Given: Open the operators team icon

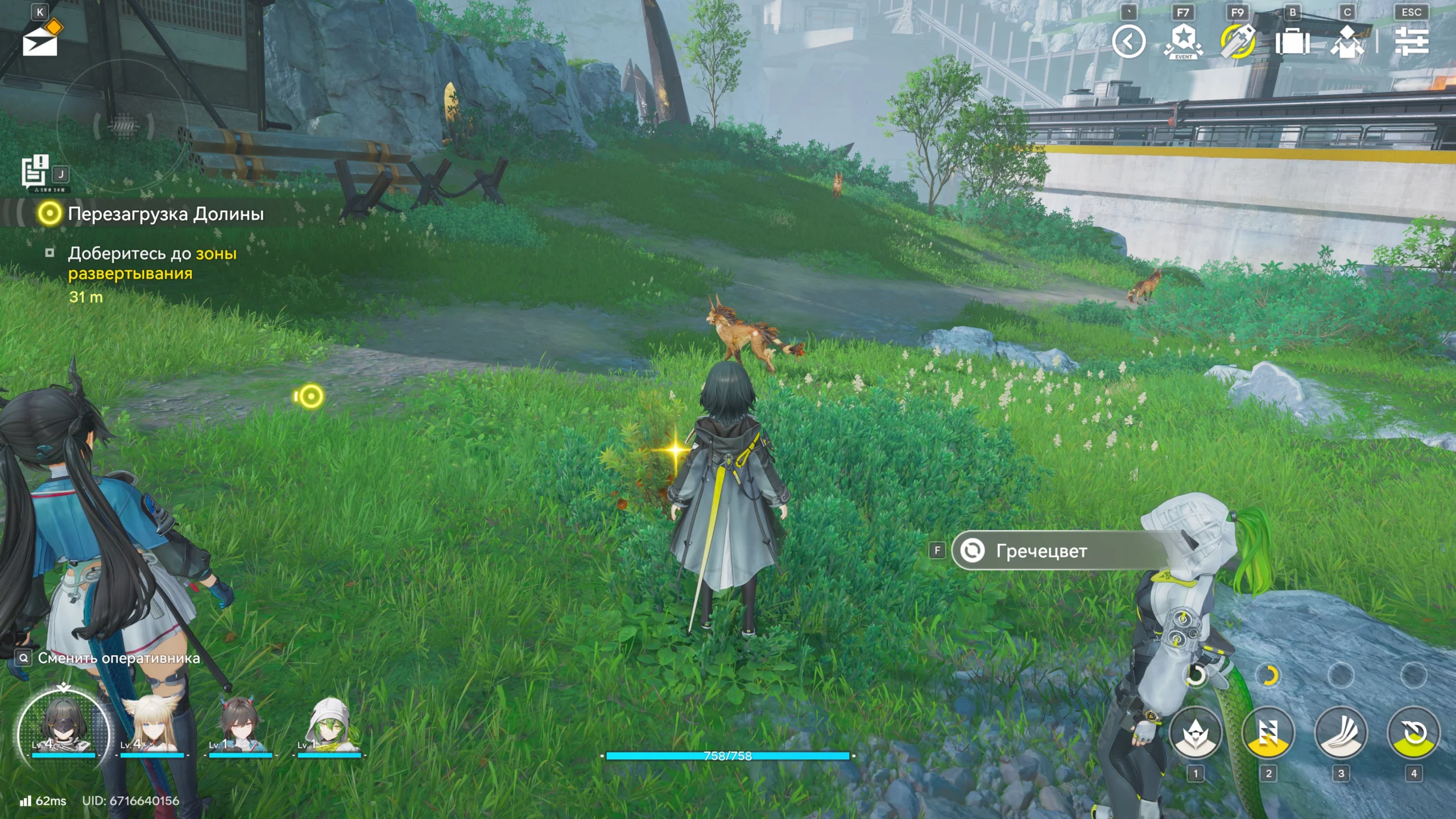Looking at the screenshot, I should (1347, 42).
